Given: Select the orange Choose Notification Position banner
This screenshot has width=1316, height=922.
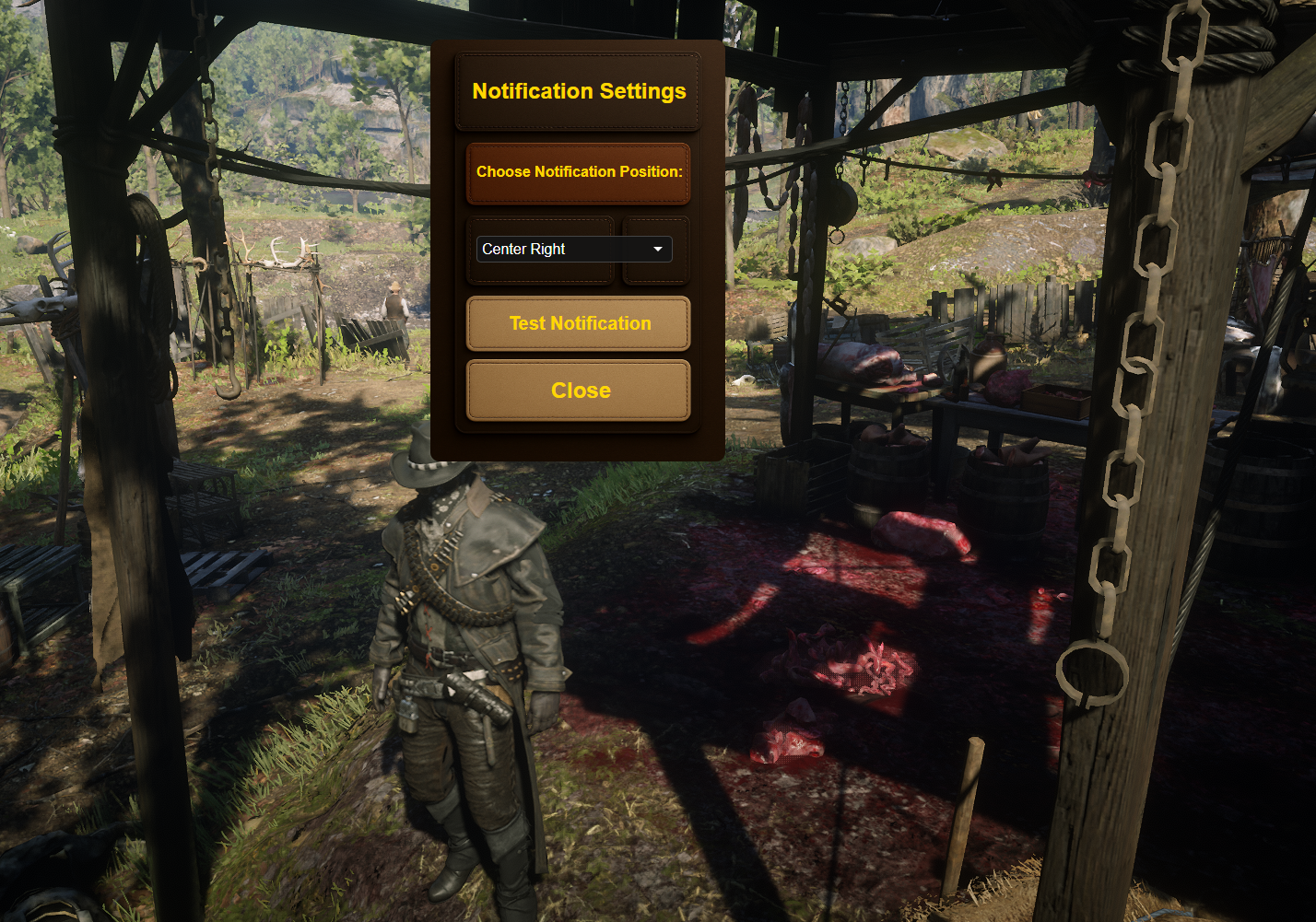Looking at the screenshot, I should 578,172.
